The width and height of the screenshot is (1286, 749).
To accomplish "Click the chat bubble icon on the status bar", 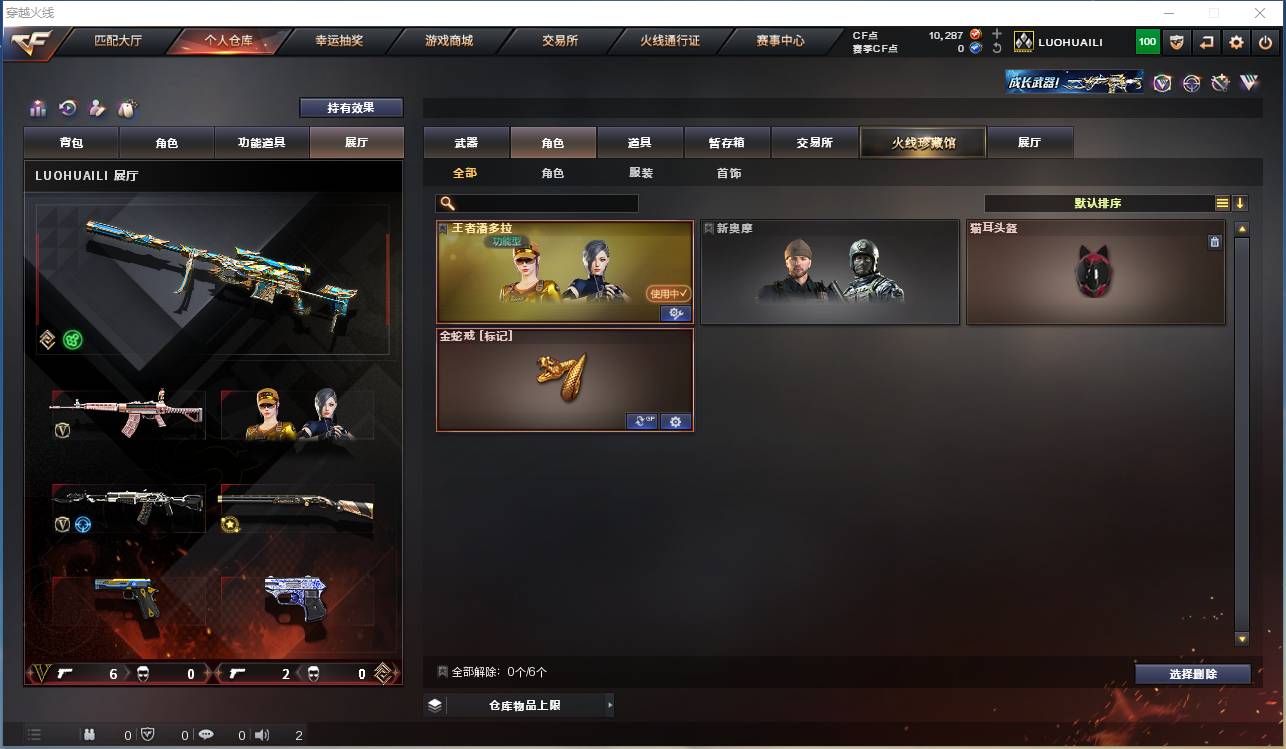I will [x=205, y=733].
